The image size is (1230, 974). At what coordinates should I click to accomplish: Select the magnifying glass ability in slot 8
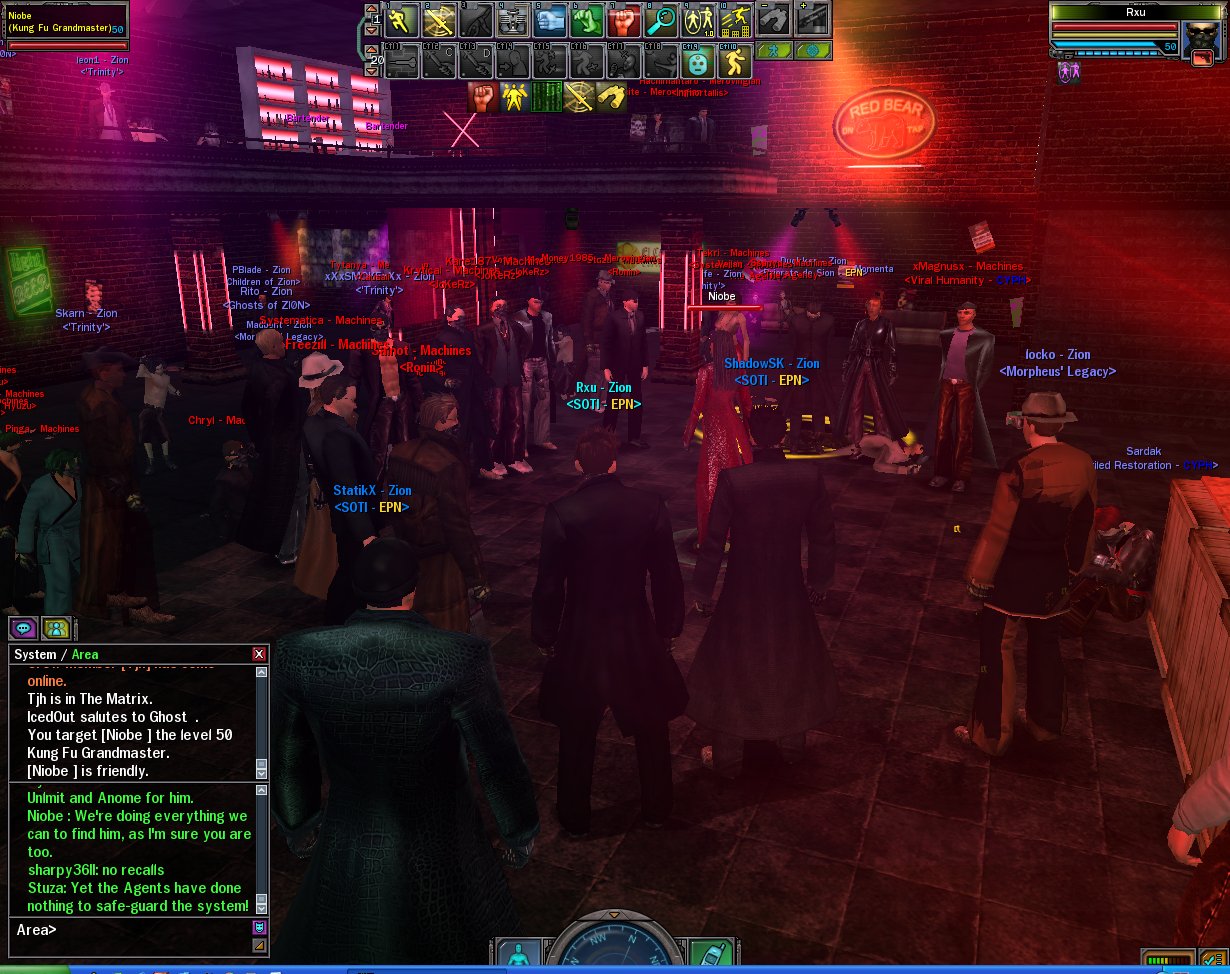[661, 20]
